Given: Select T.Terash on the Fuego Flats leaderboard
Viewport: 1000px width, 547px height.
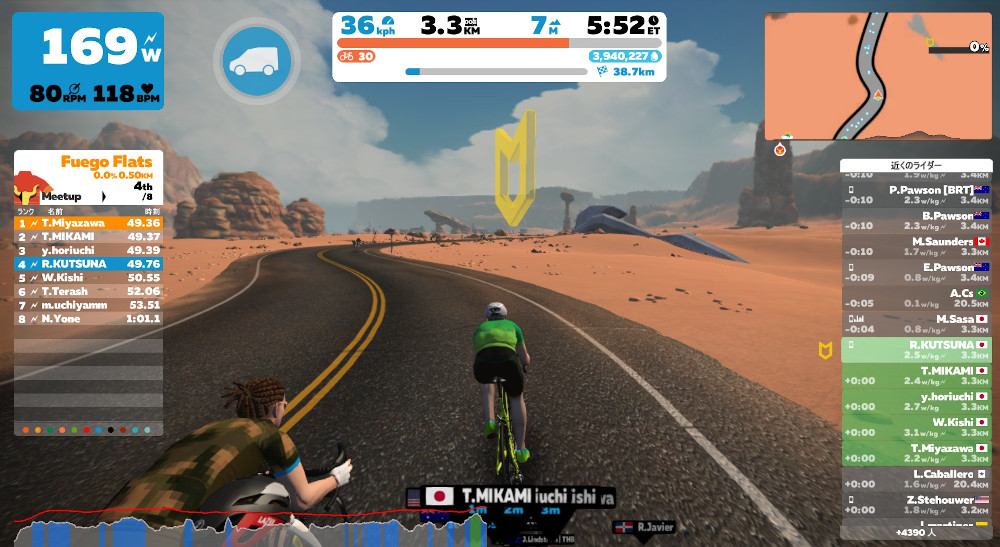Looking at the screenshot, I should 88,291.
